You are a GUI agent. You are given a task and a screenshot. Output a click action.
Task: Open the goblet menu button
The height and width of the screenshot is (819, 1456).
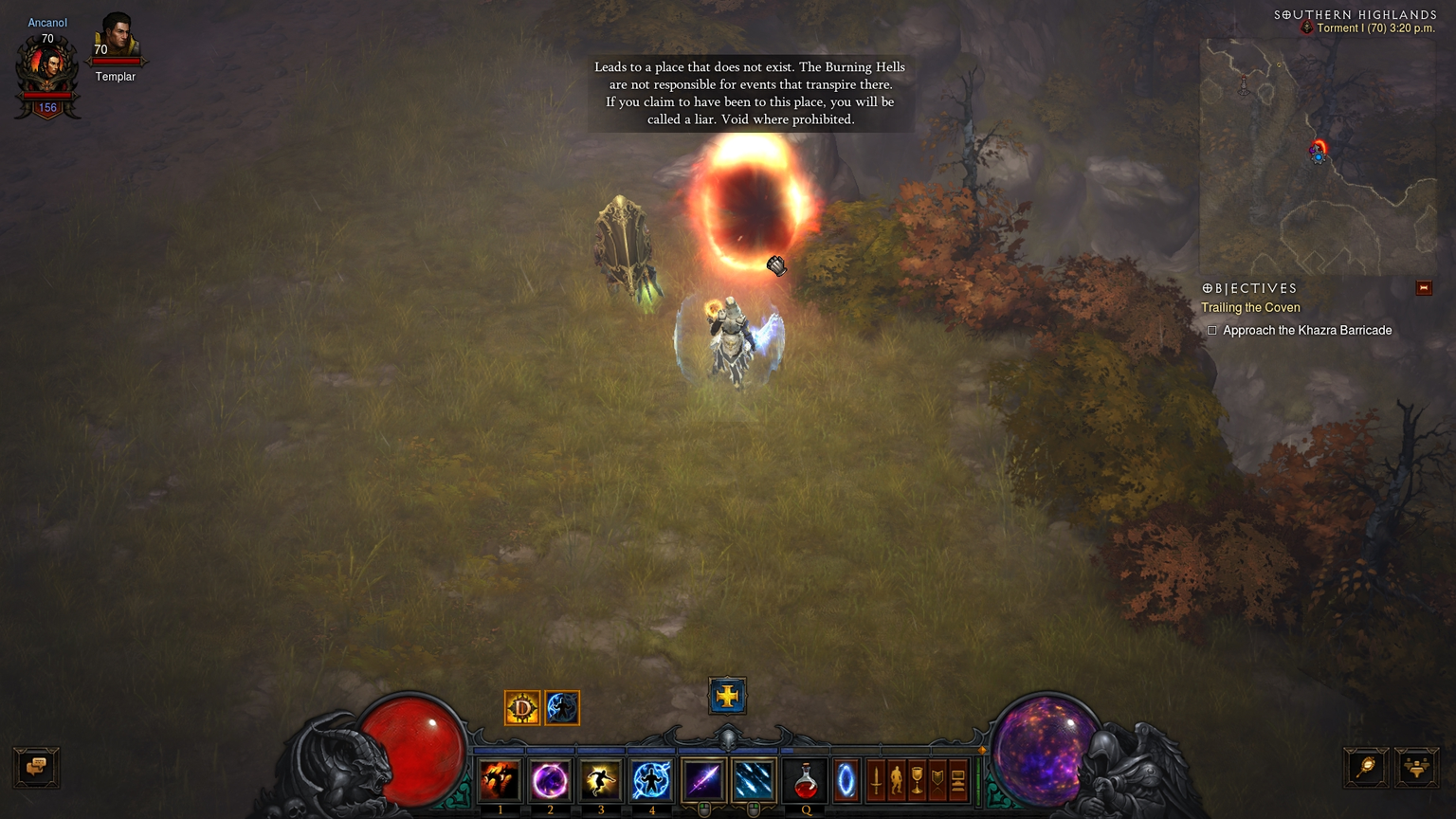[x=917, y=780]
